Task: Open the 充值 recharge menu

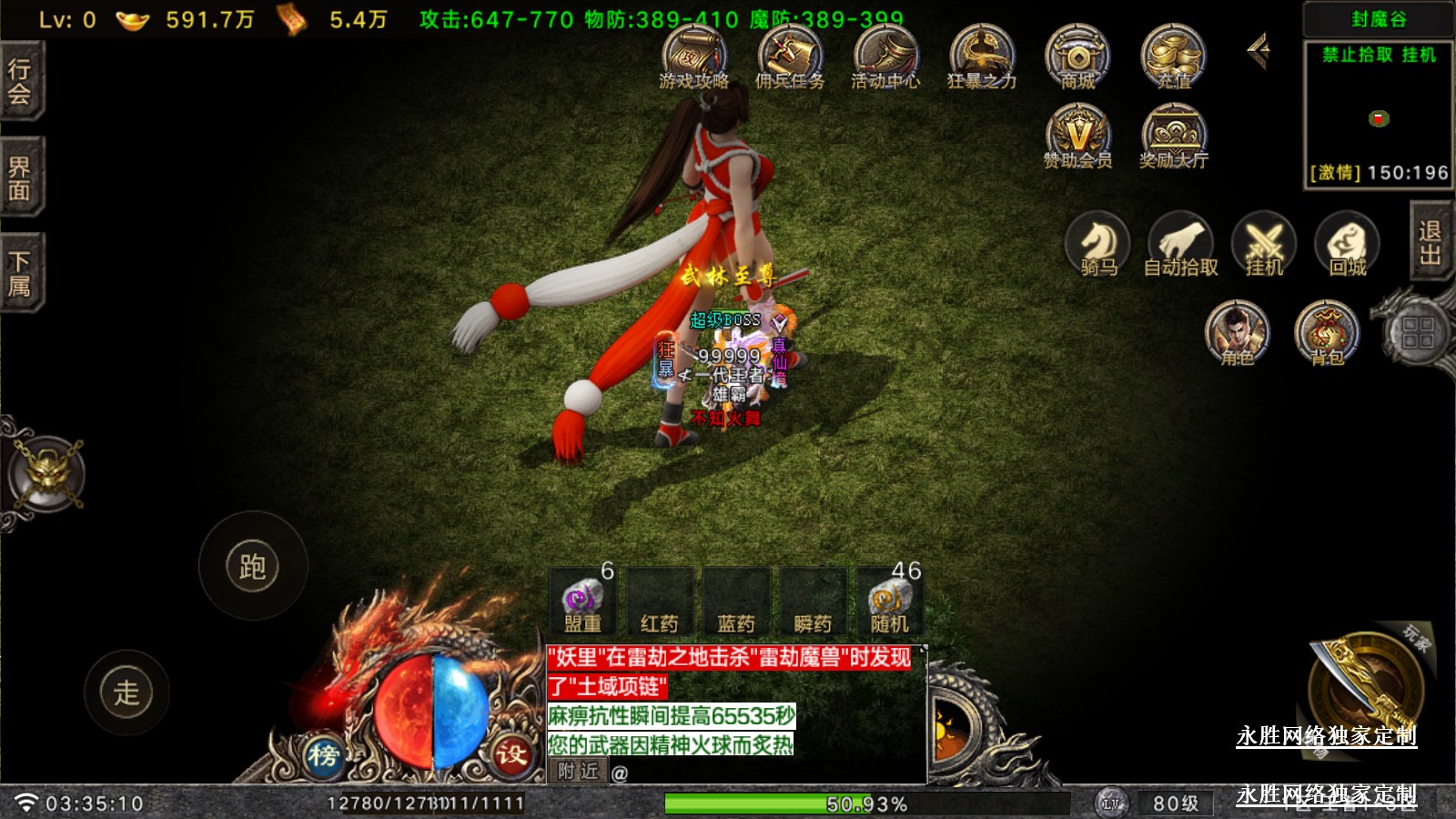Action: tap(1174, 56)
